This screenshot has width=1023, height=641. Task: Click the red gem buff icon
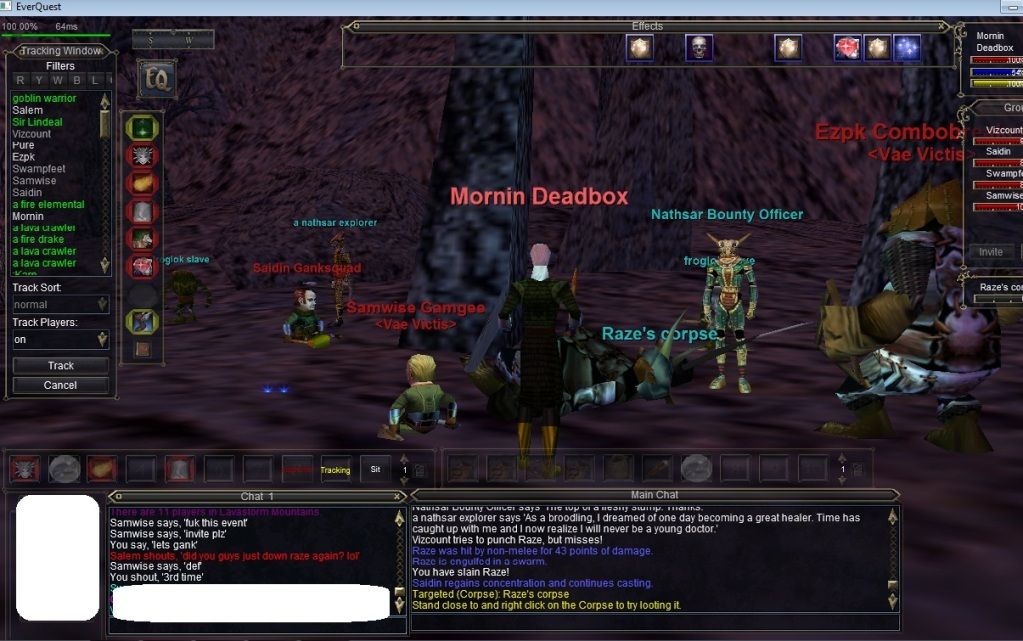[x=847, y=47]
